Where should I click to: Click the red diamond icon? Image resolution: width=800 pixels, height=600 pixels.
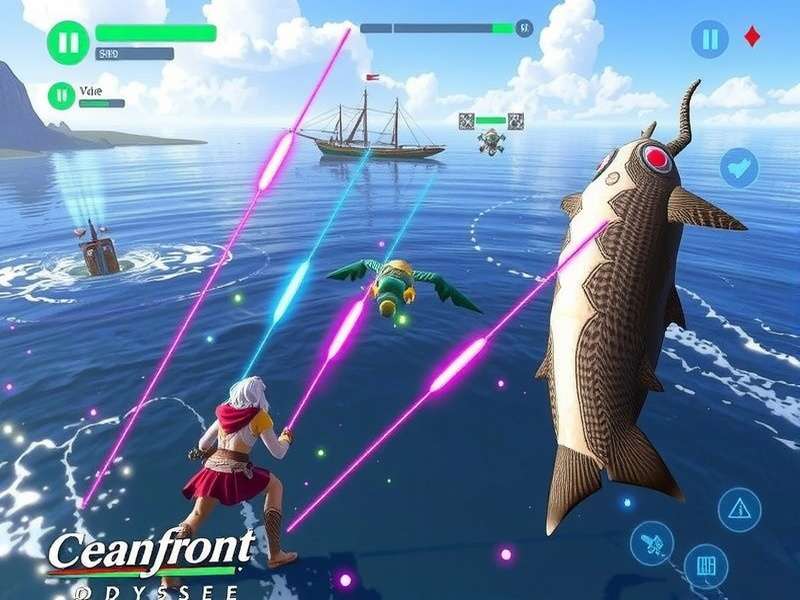(751, 39)
